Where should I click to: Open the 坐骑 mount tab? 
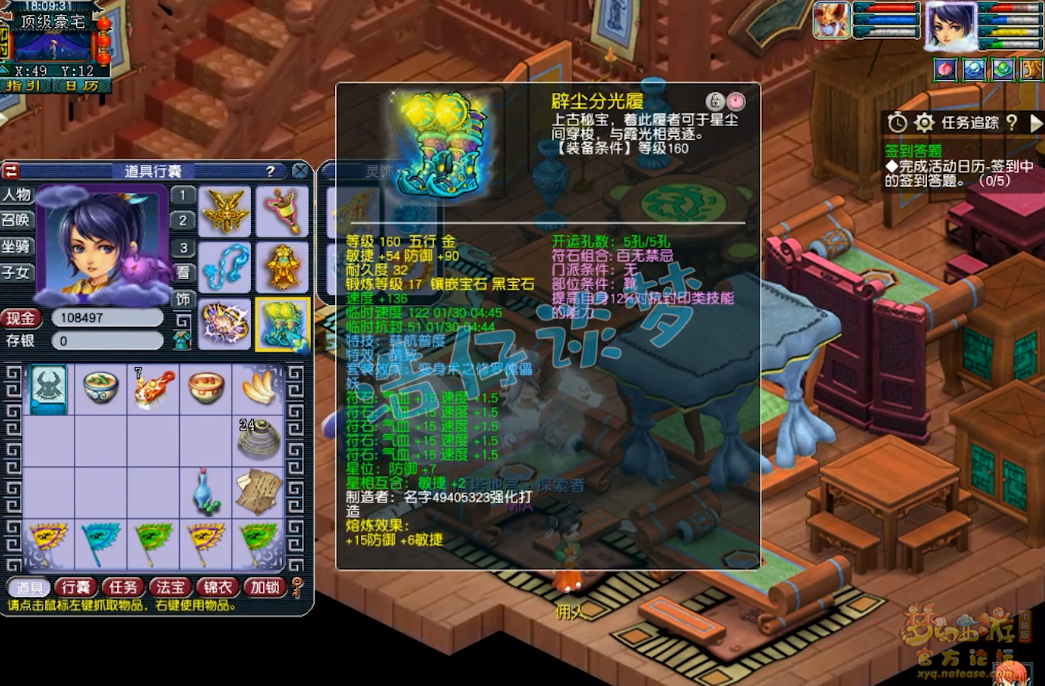click(17, 246)
